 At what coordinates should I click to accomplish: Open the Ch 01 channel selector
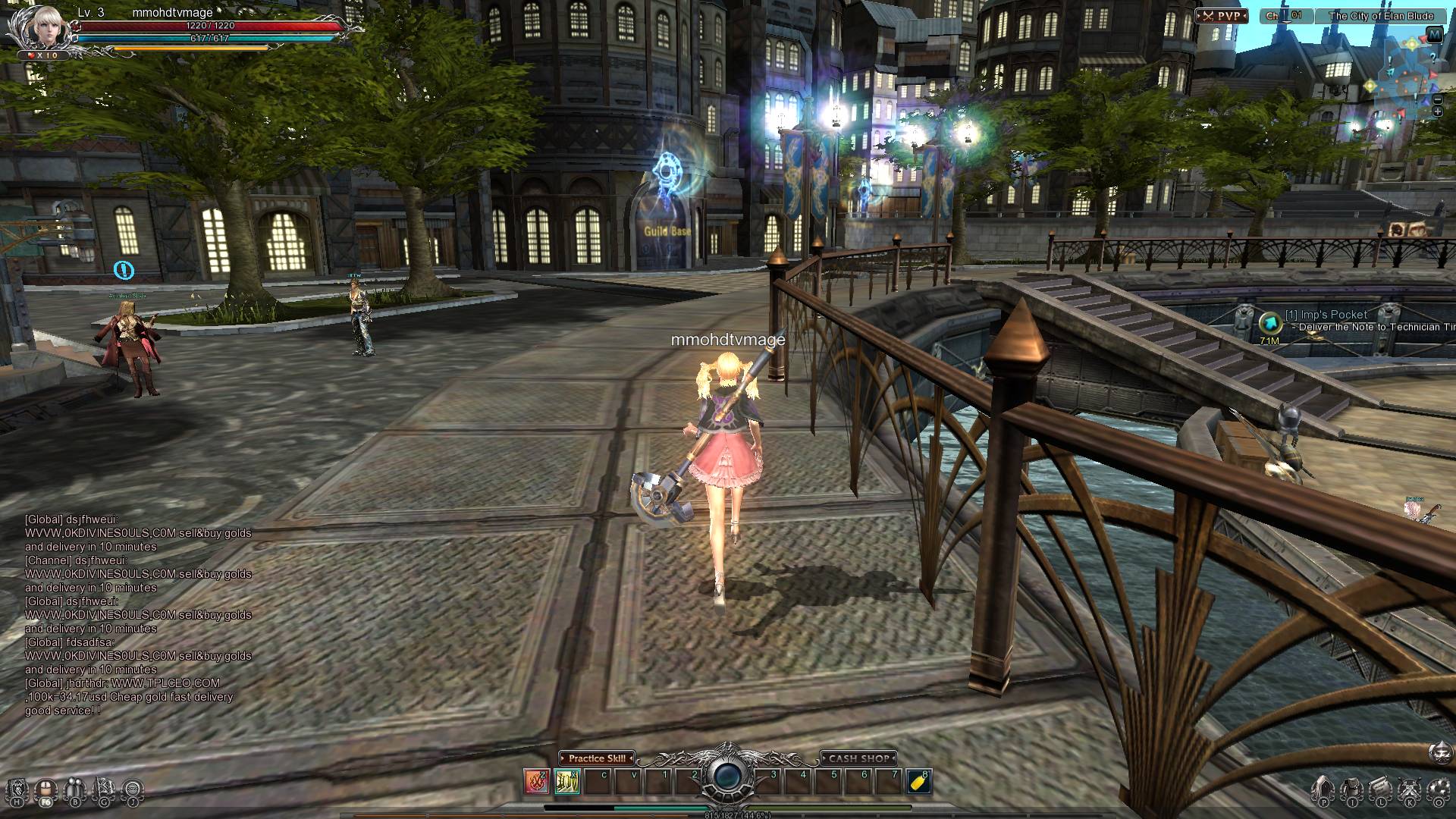(1286, 16)
